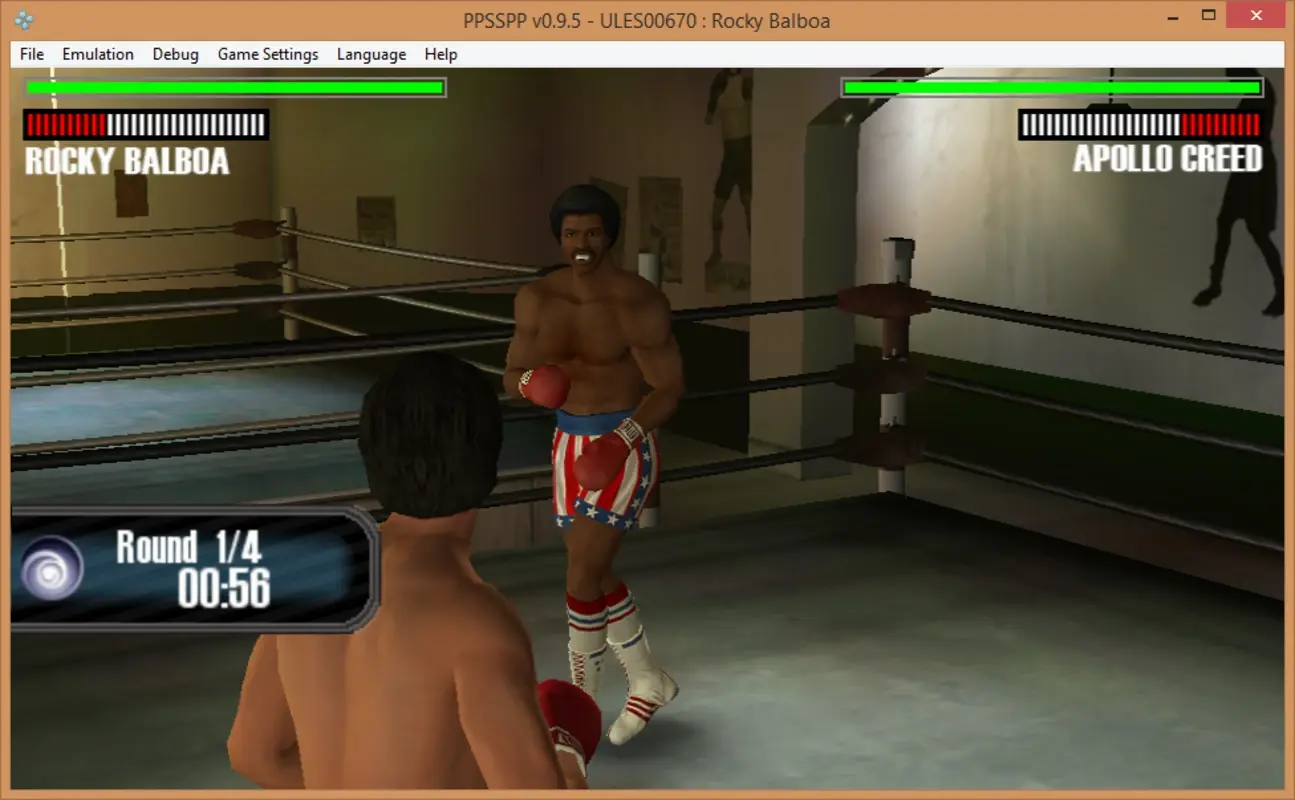Viewport: 1295px width, 800px height.
Task: Open the Debug menu
Action: point(175,54)
